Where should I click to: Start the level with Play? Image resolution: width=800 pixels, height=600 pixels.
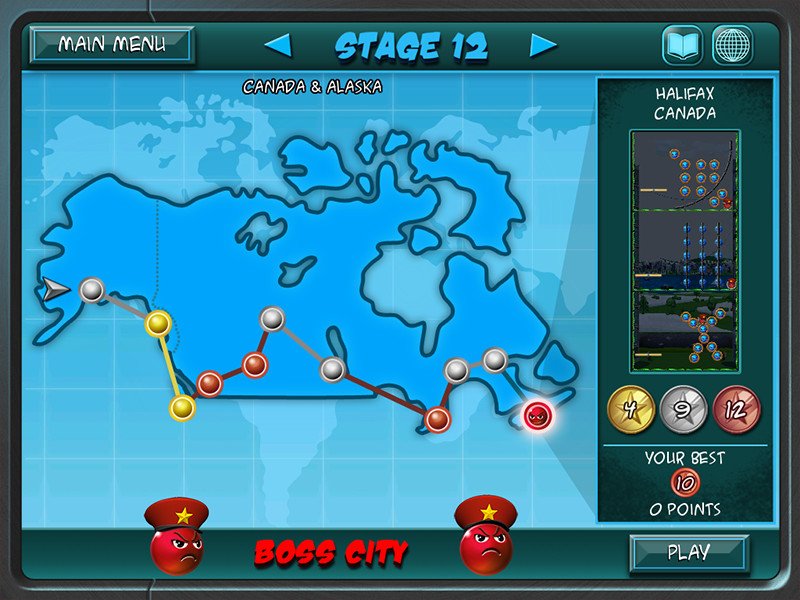pyautogui.click(x=688, y=552)
